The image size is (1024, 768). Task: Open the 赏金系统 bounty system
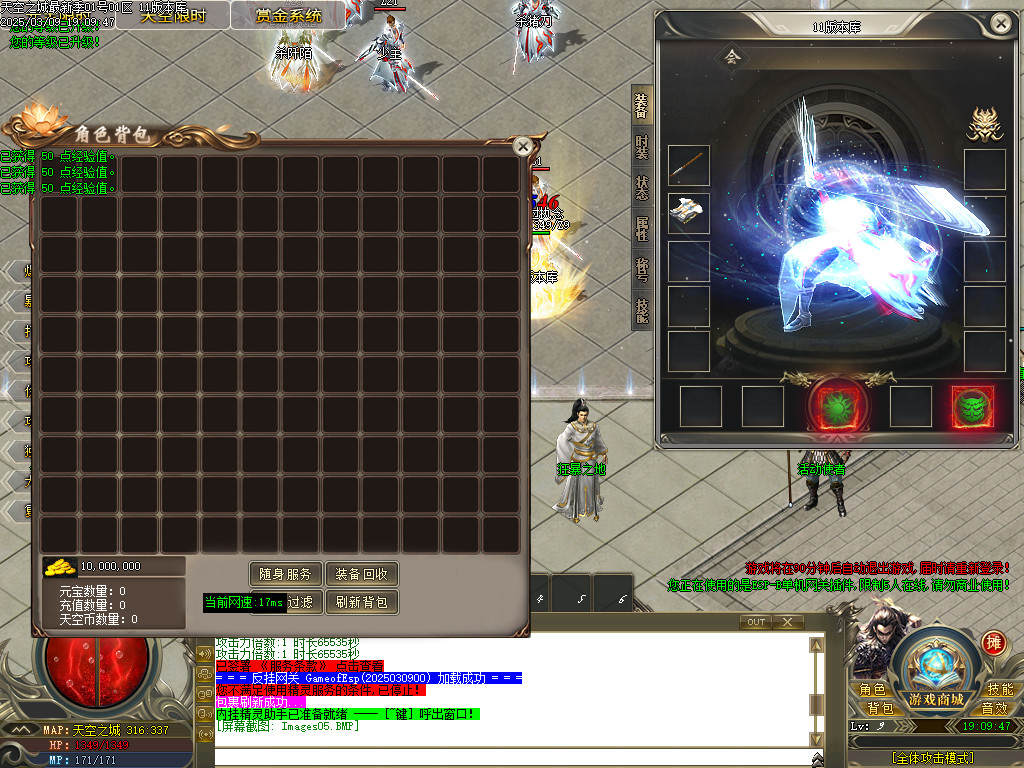tap(288, 15)
